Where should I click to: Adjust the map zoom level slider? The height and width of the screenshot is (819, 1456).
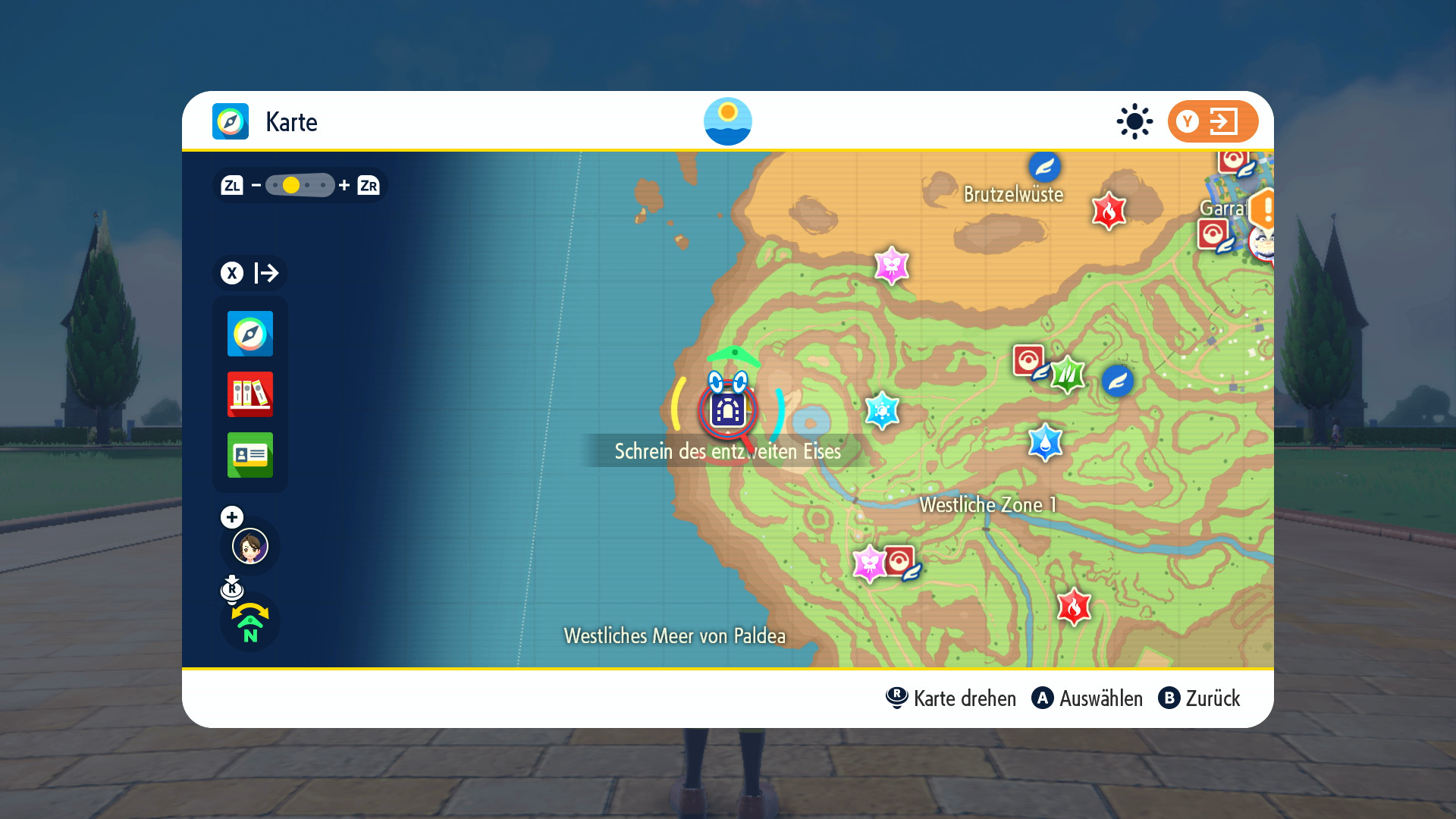pos(300,185)
